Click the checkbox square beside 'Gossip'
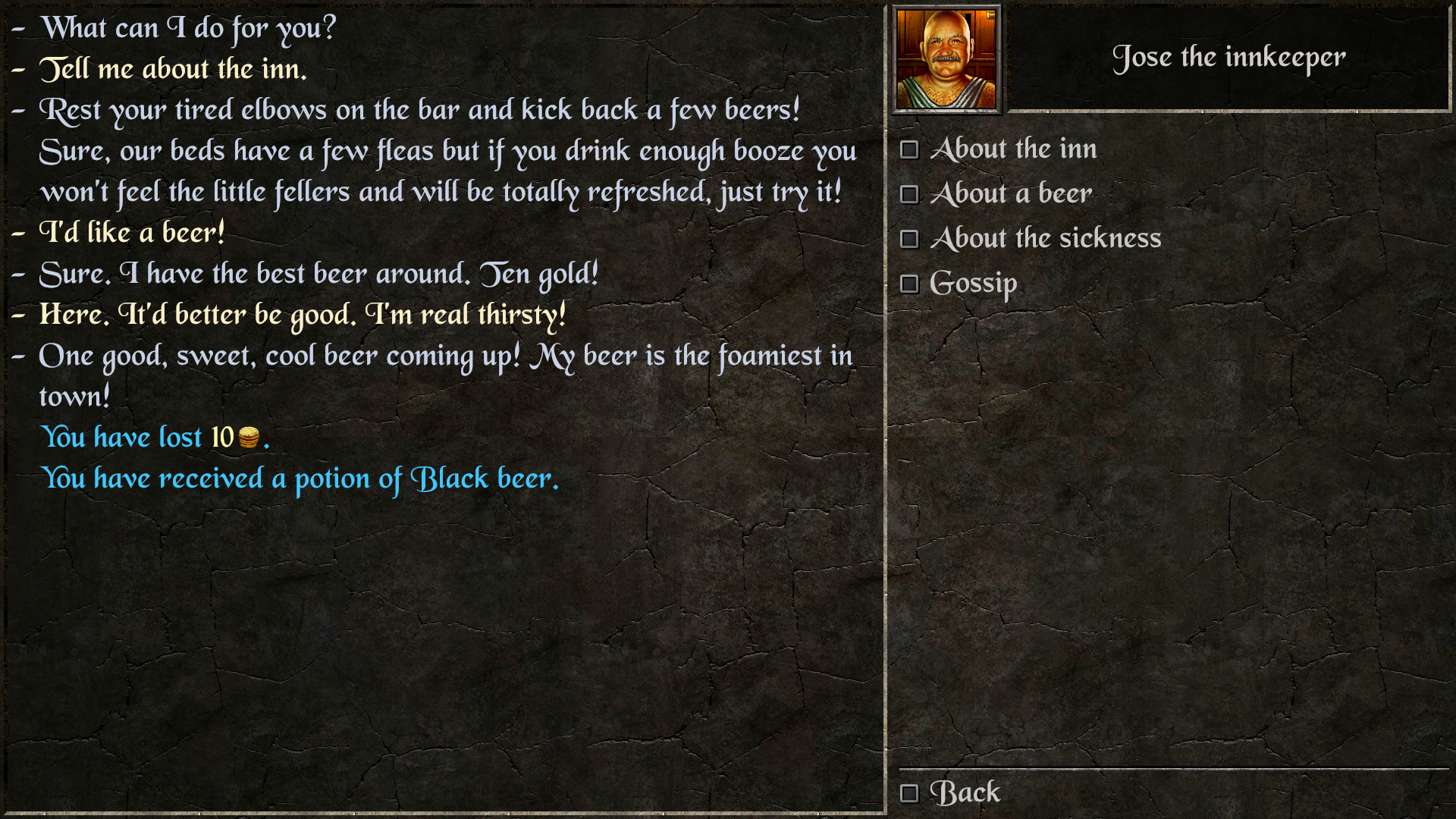Viewport: 1456px width, 819px height. pos(909,283)
